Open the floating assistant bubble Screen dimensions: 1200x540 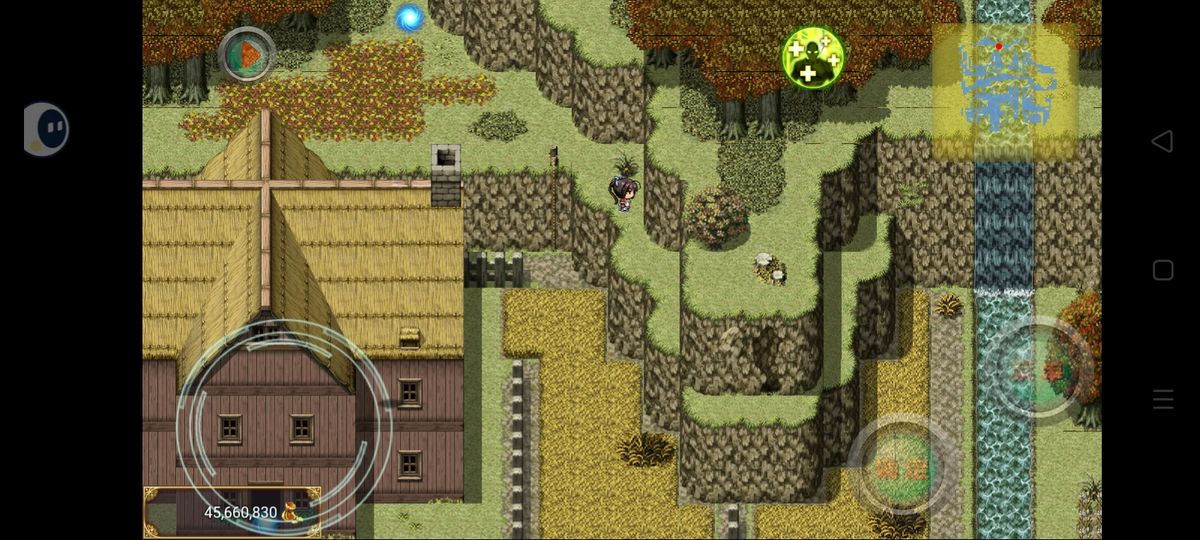(x=46, y=129)
